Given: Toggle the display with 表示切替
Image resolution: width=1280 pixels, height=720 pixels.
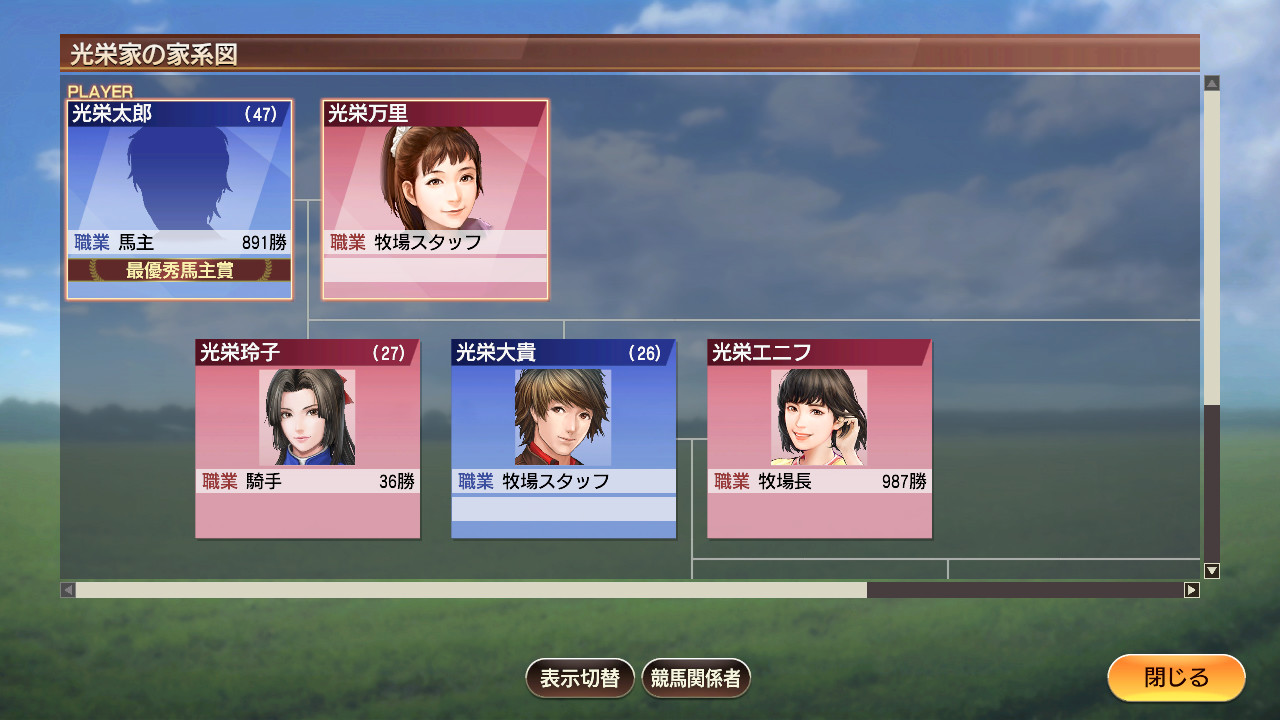Looking at the screenshot, I should (580, 678).
